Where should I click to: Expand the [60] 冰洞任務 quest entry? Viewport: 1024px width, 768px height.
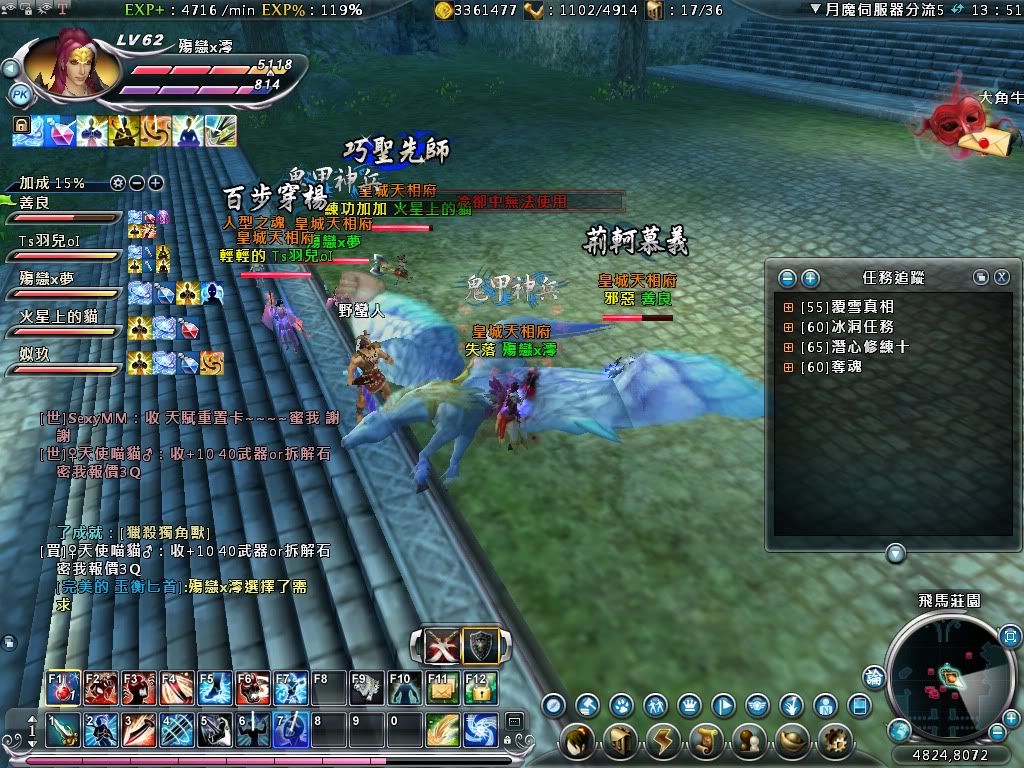point(788,327)
